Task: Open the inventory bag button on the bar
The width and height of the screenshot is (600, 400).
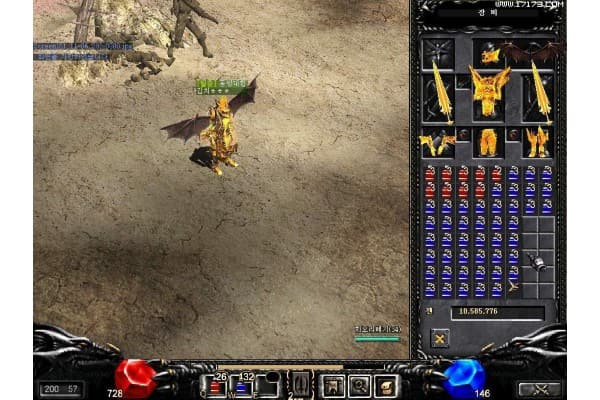Action: (x=386, y=385)
